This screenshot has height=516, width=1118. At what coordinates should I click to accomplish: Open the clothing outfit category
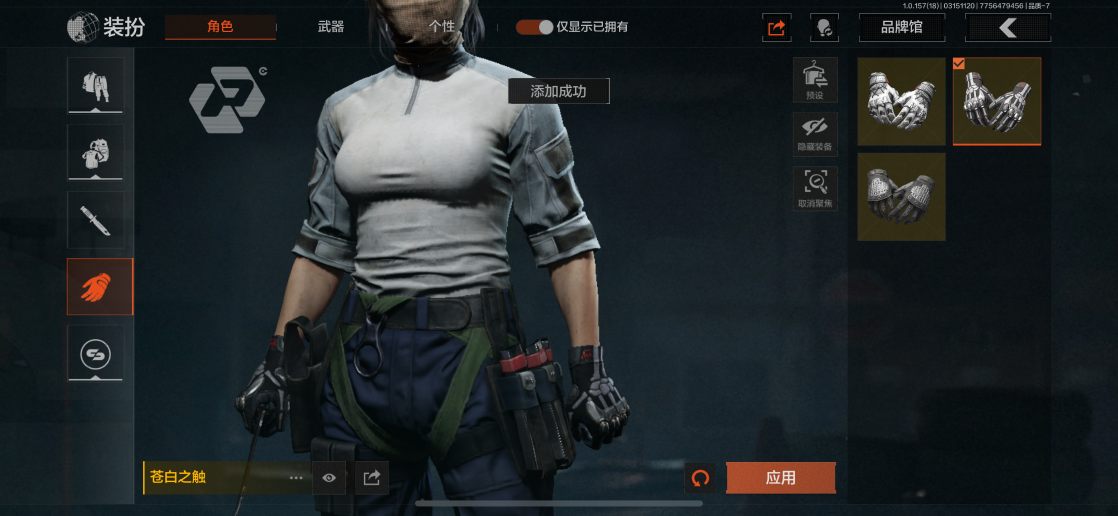(96, 85)
